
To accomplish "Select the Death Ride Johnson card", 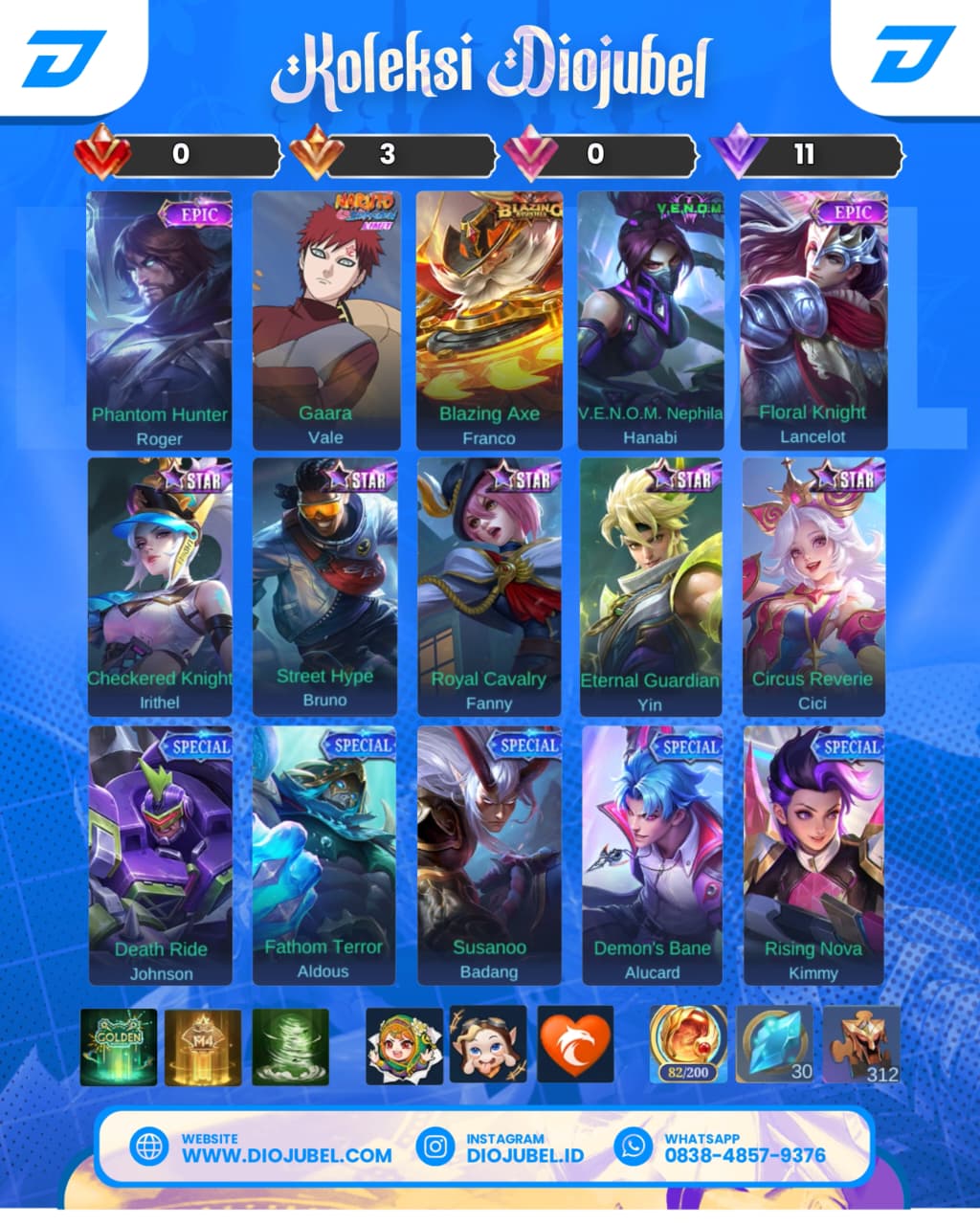I will coord(161,855).
